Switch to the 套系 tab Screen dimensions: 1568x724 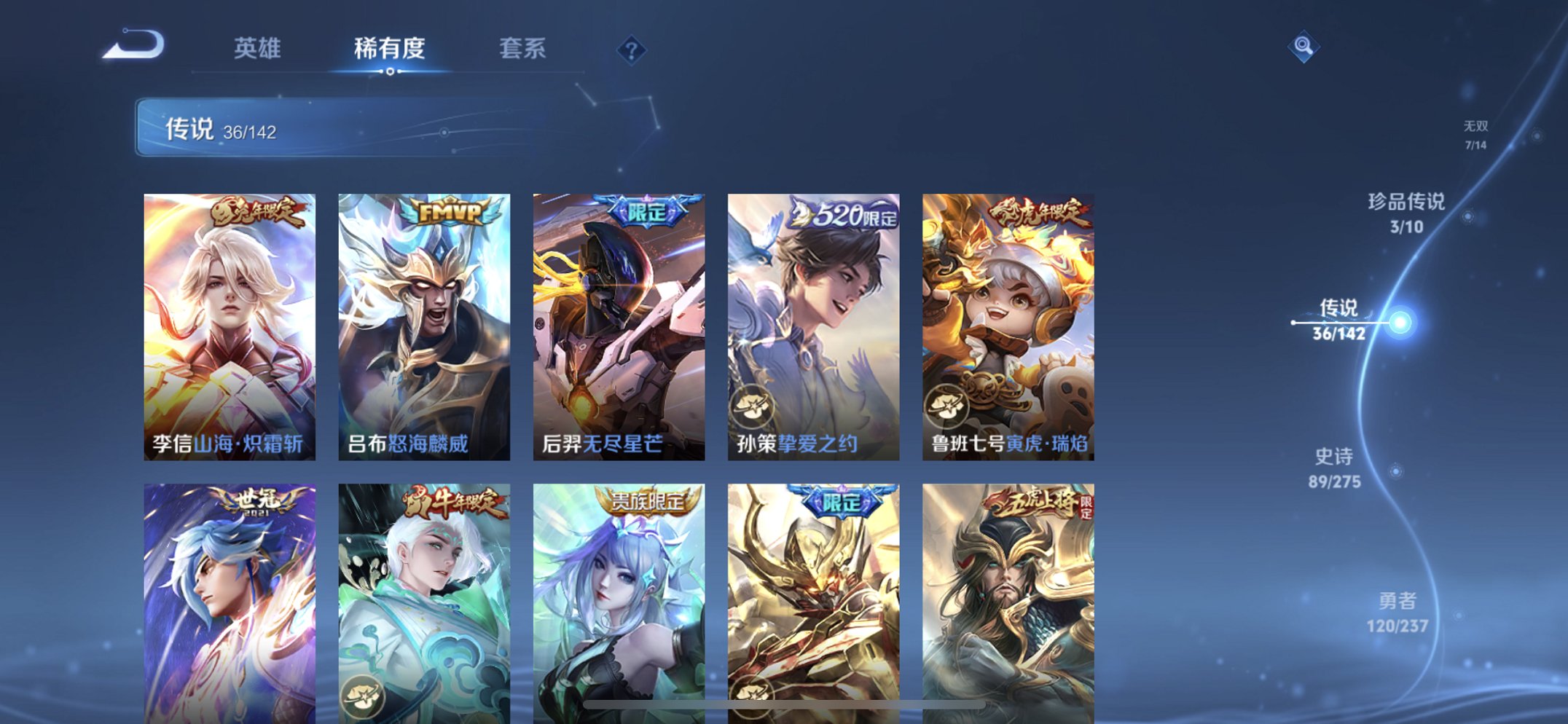point(522,48)
